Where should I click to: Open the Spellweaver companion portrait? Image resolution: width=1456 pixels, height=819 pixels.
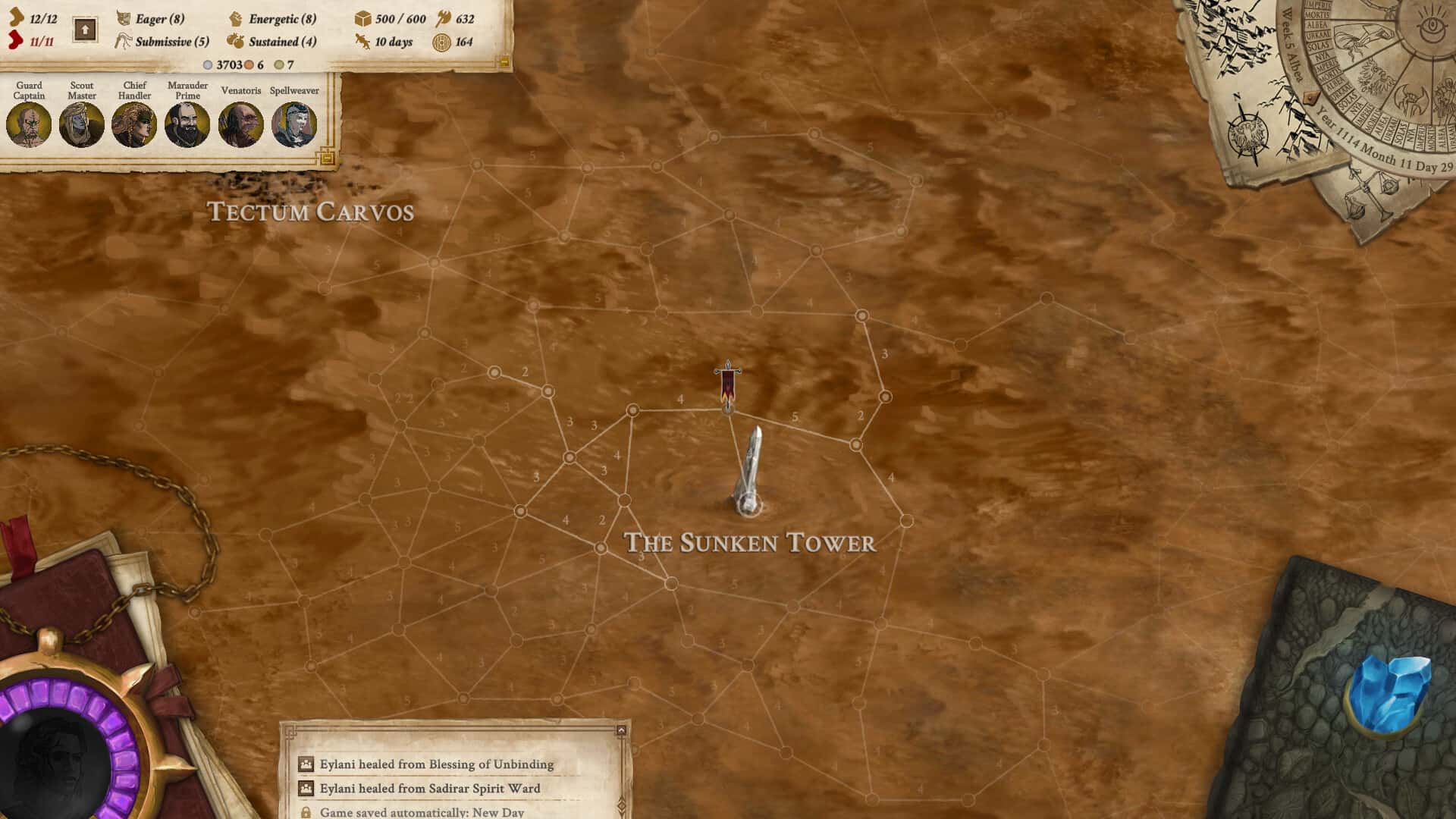pos(296,124)
